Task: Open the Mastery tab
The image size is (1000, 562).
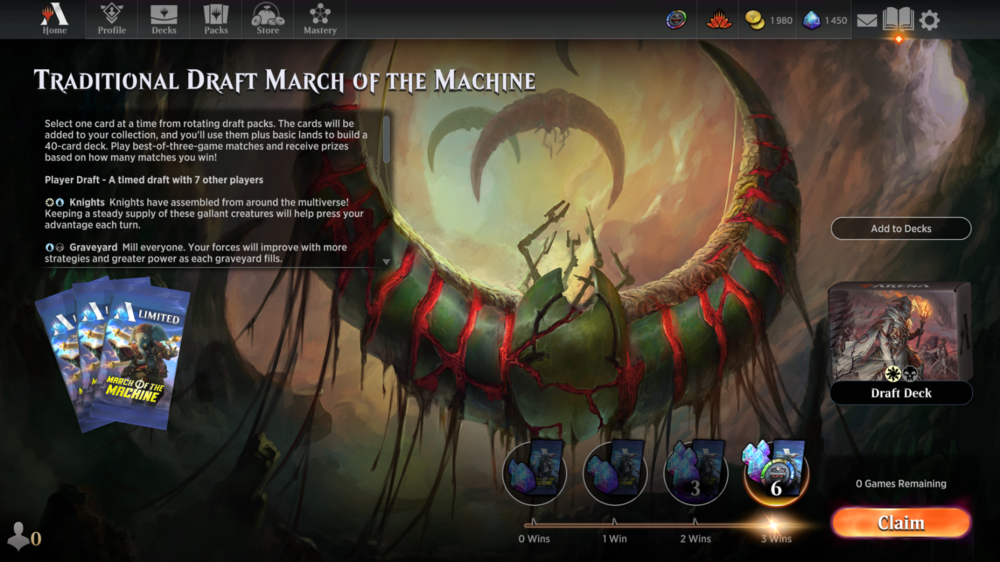Action: [x=320, y=19]
